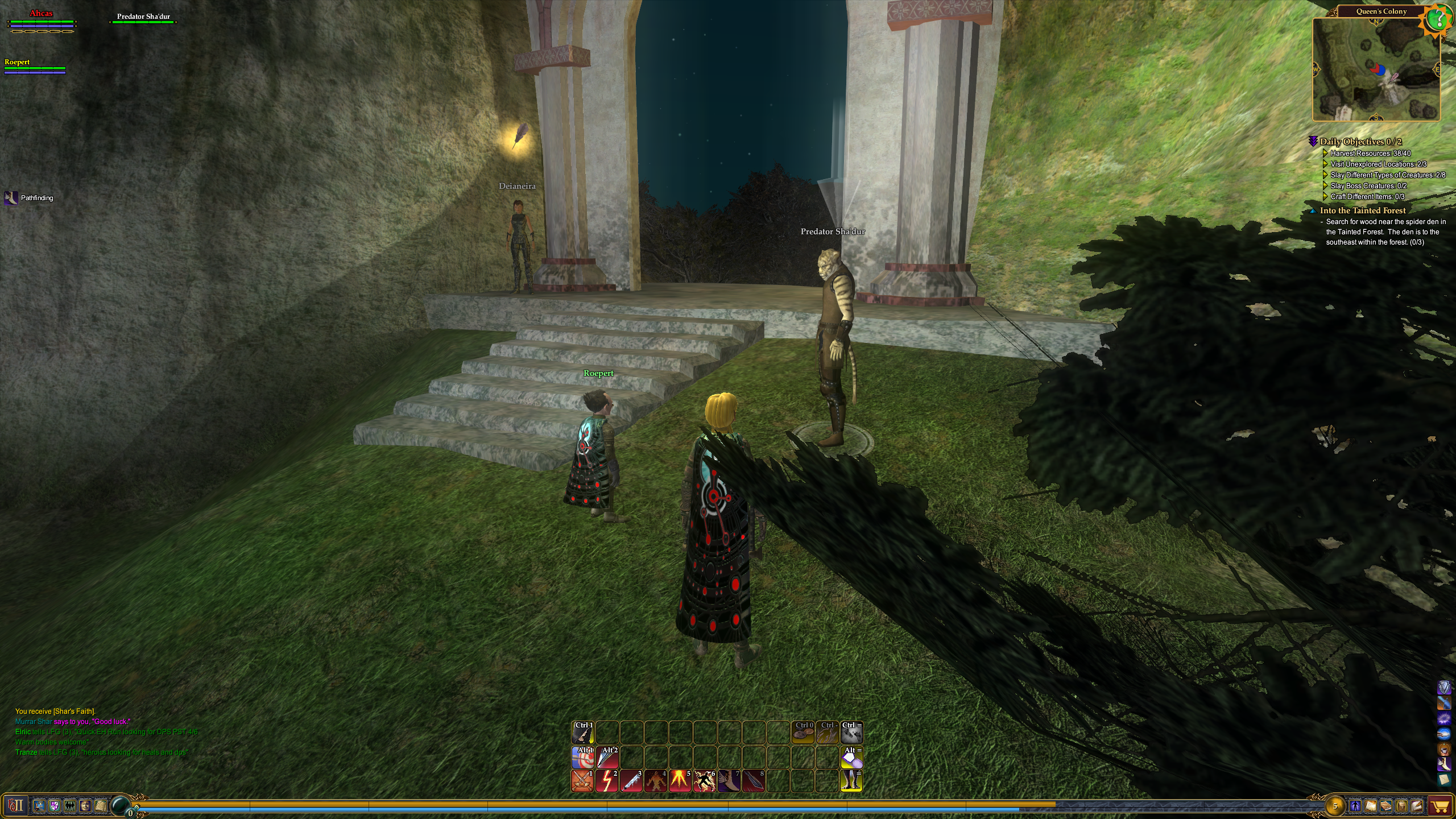Activate the crossed swords melee attack
This screenshot has width=1456, height=819.
pyautogui.click(x=582, y=781)
